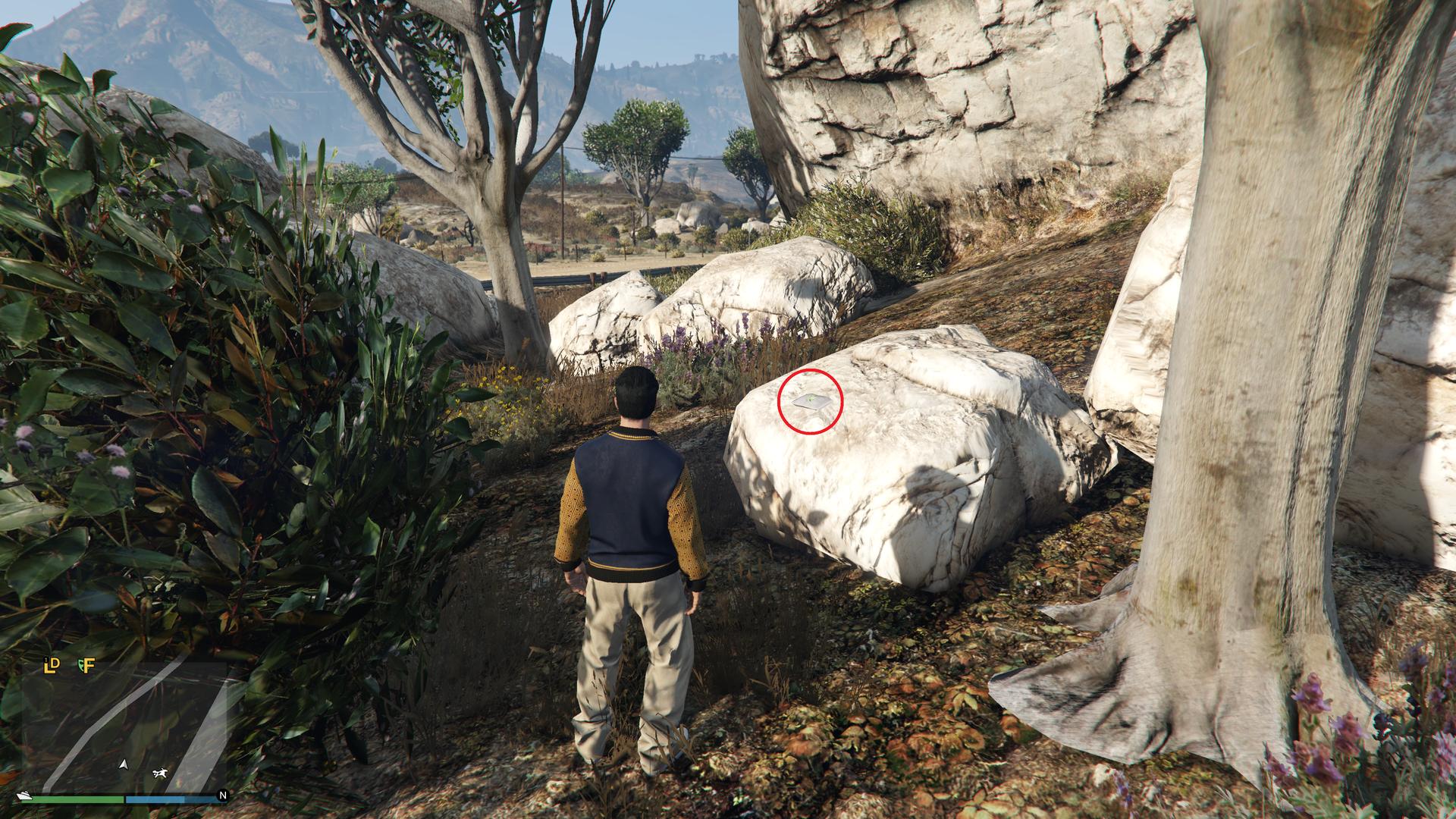Click the player arrow on the minimap

pos(124,764)
